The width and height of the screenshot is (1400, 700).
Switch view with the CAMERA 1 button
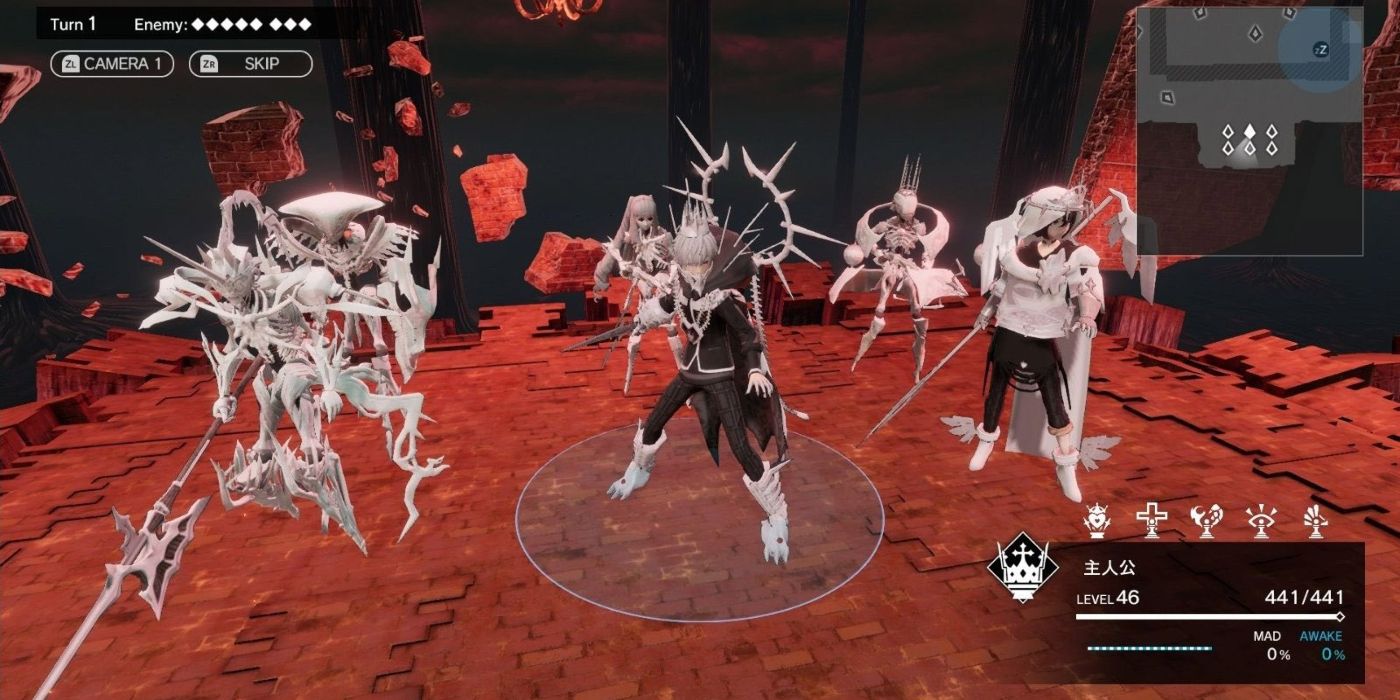click(112, 64)
